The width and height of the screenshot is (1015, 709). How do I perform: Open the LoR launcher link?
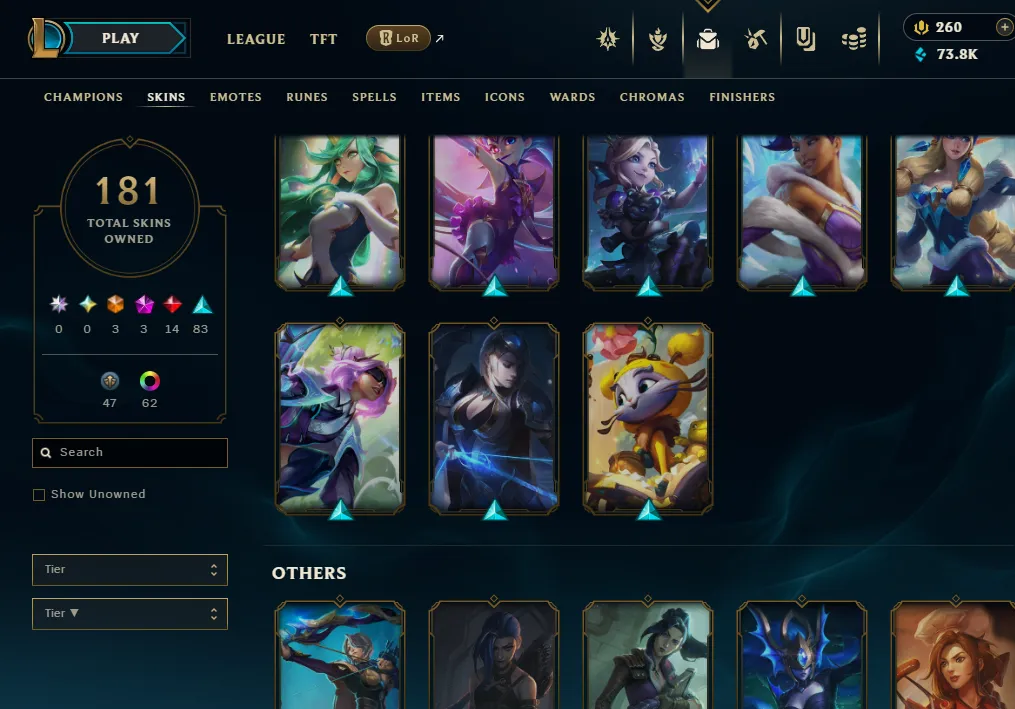398,39
